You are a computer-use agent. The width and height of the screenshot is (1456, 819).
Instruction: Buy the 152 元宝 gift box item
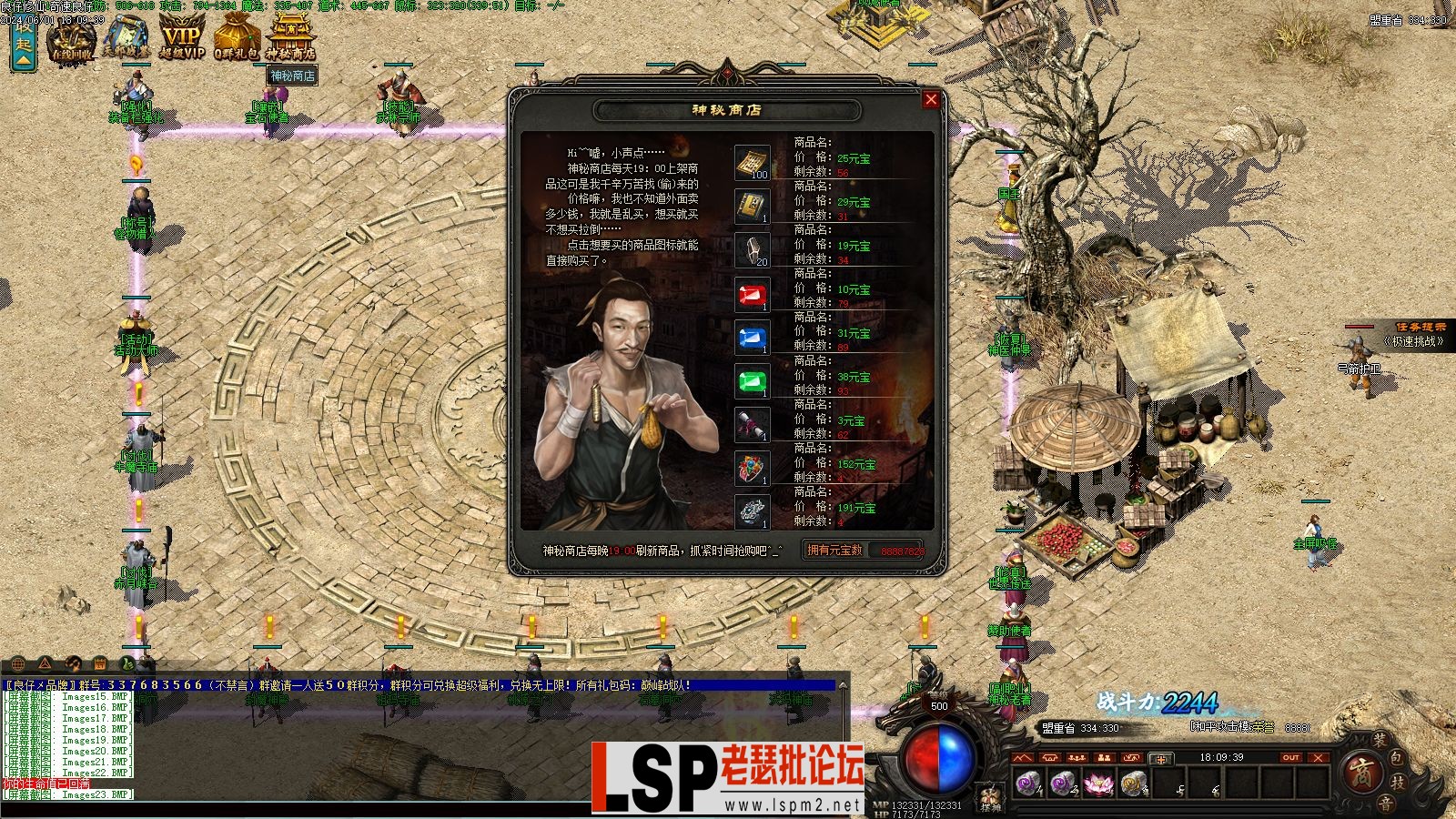tap(752, 470)
